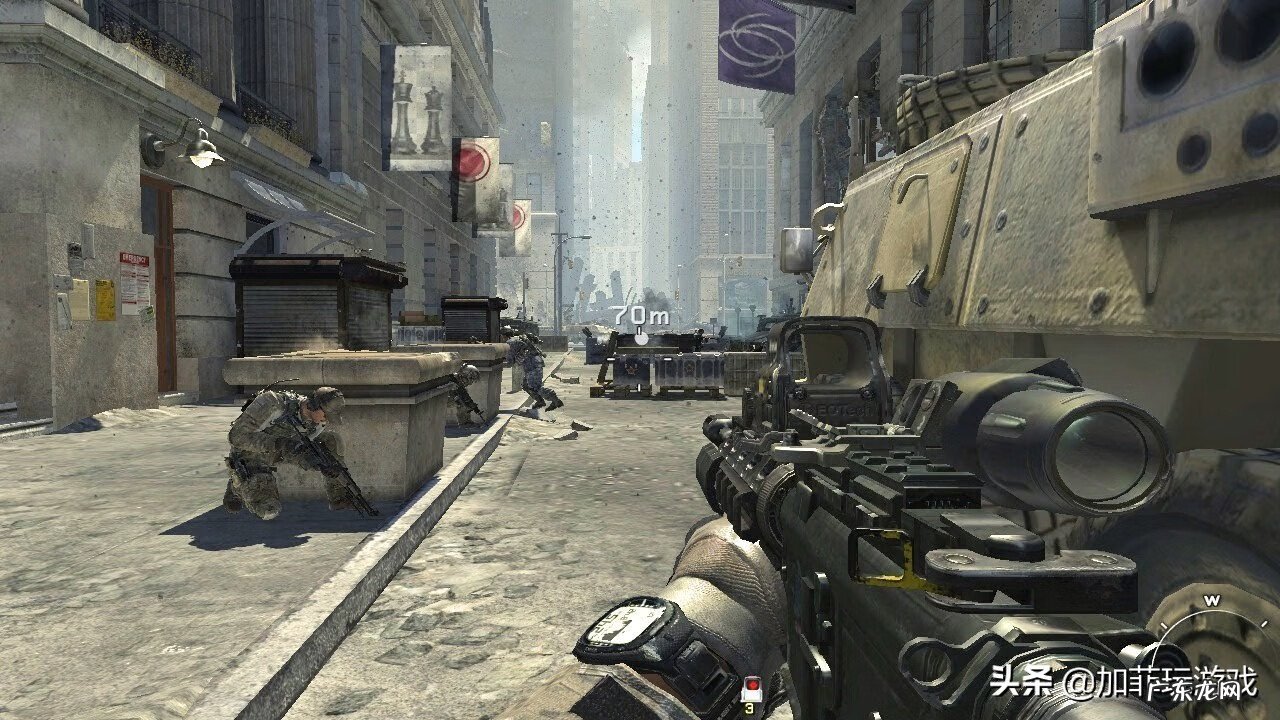The image size is (1280, 720).
Task: Select the grenade icon above the count
Action: coord(750,687)
